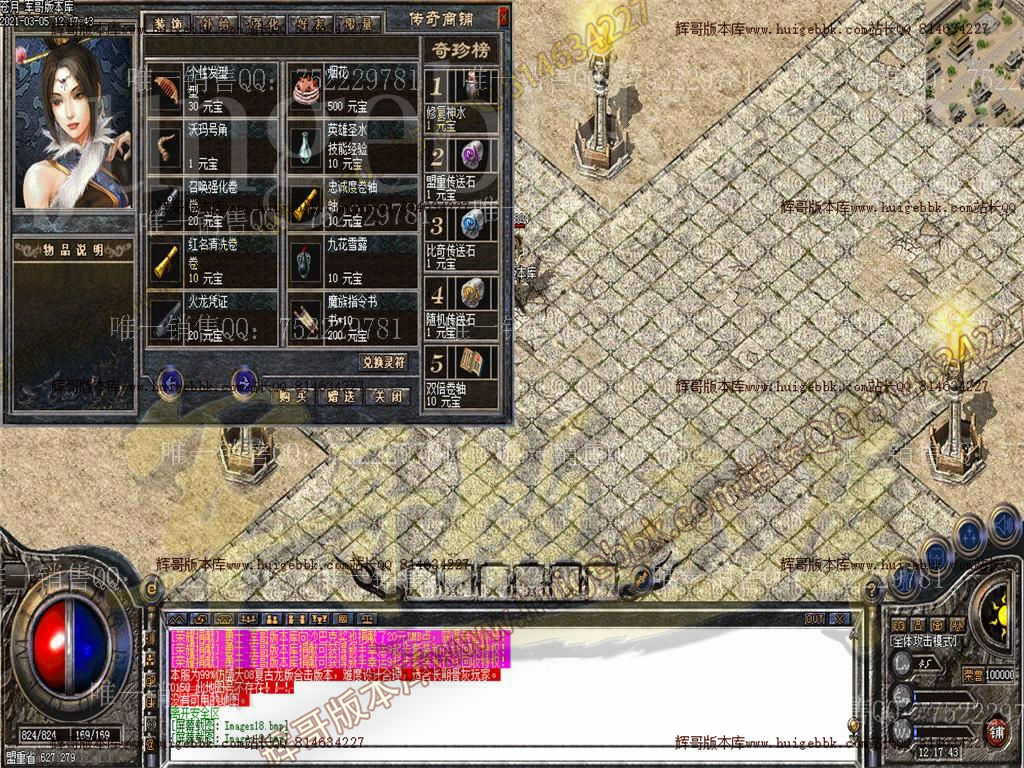Open the 兑换灵符 exchange button
Viewport: 1024px width, 768px height.
coord(384,361)
